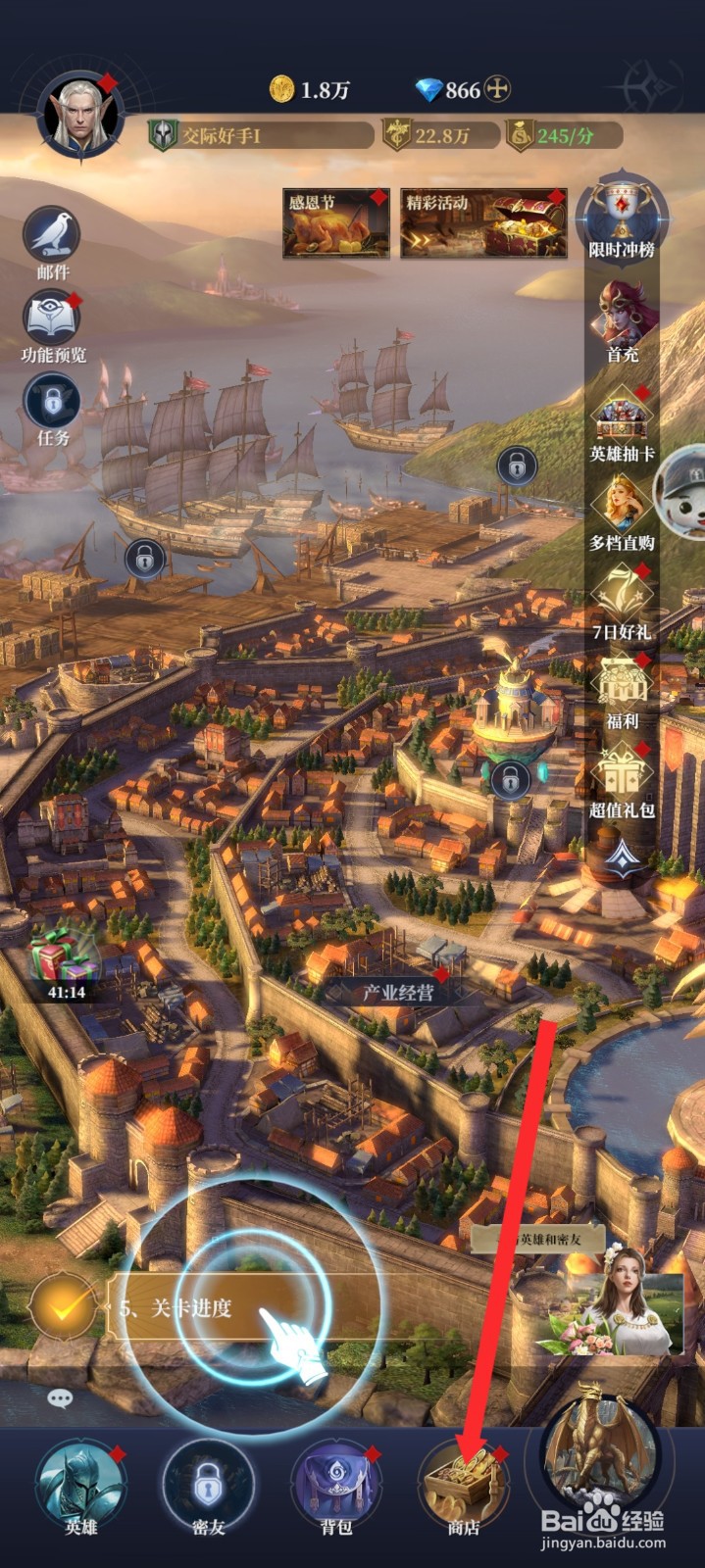Screen dimensions: 705x1568
Task: Add diamonds with the plus button
Action: click(x=498, y=90)
